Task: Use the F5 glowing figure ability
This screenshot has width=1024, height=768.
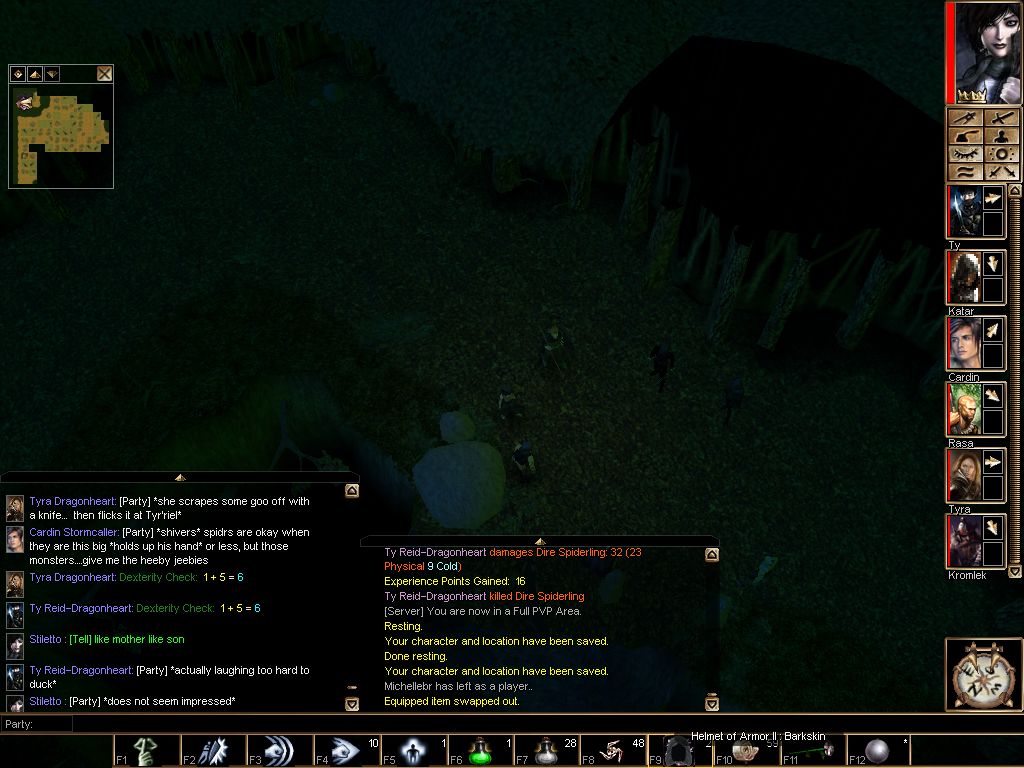Action: click(x=413, y=751)
